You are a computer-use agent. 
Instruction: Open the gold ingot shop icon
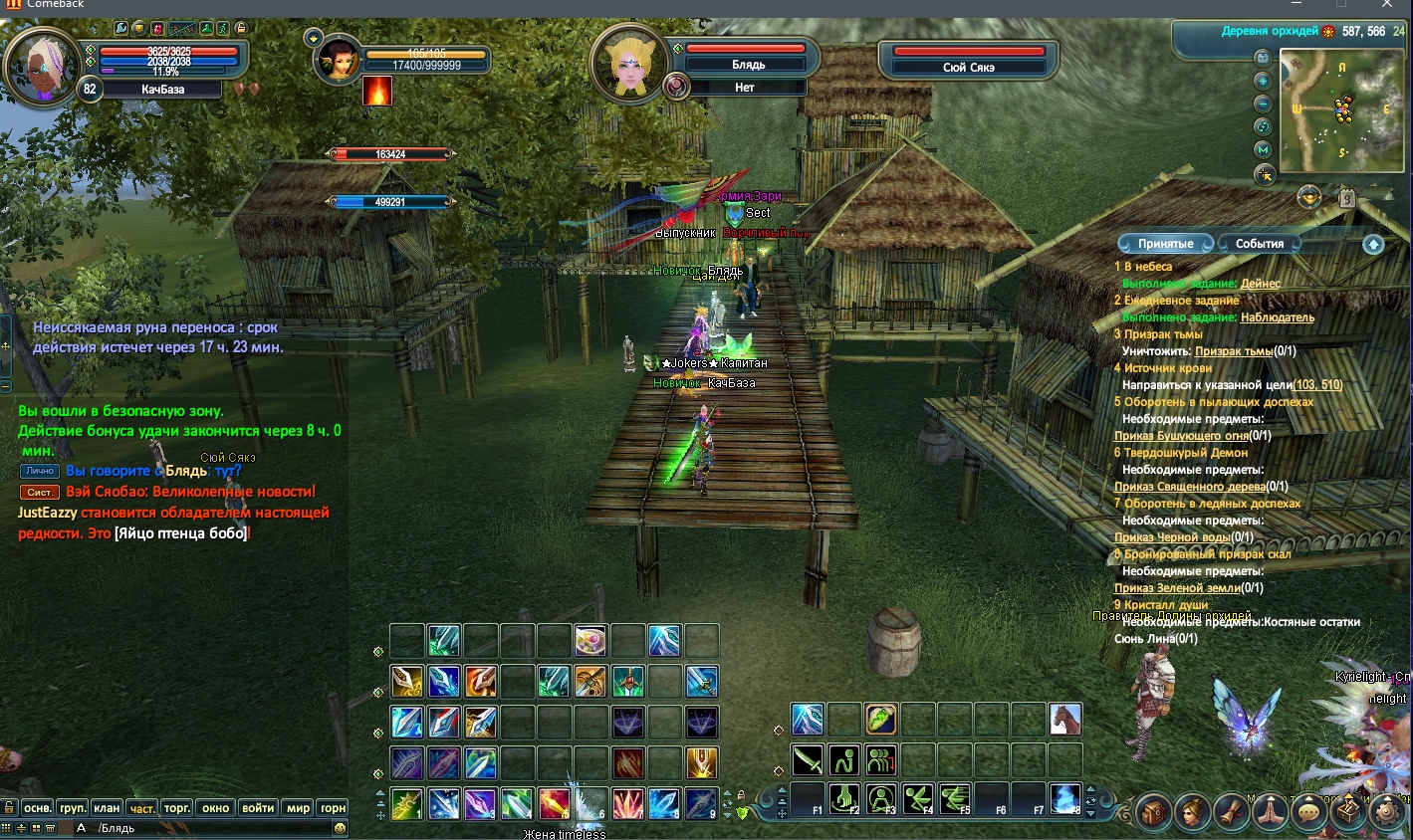[x=1308, y=198]
